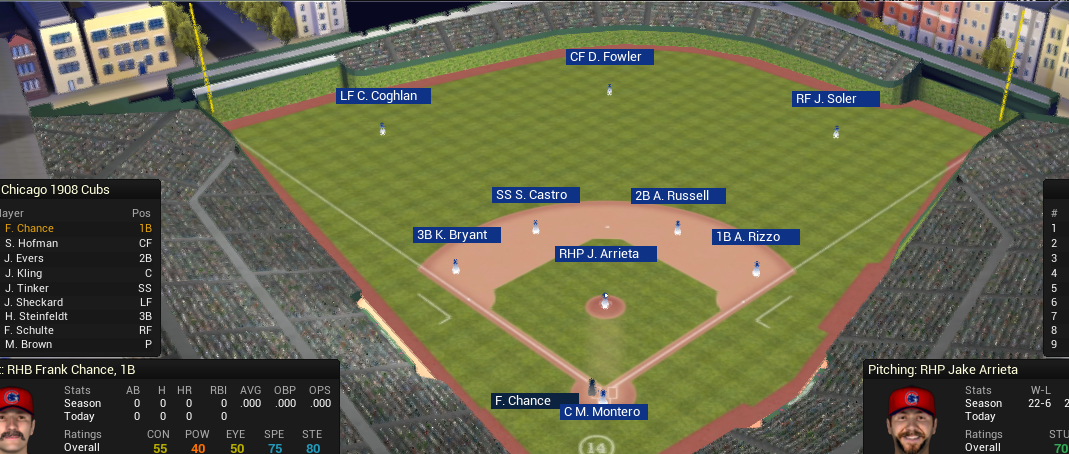Click the CF D. Fowler field label

[610, 57]
